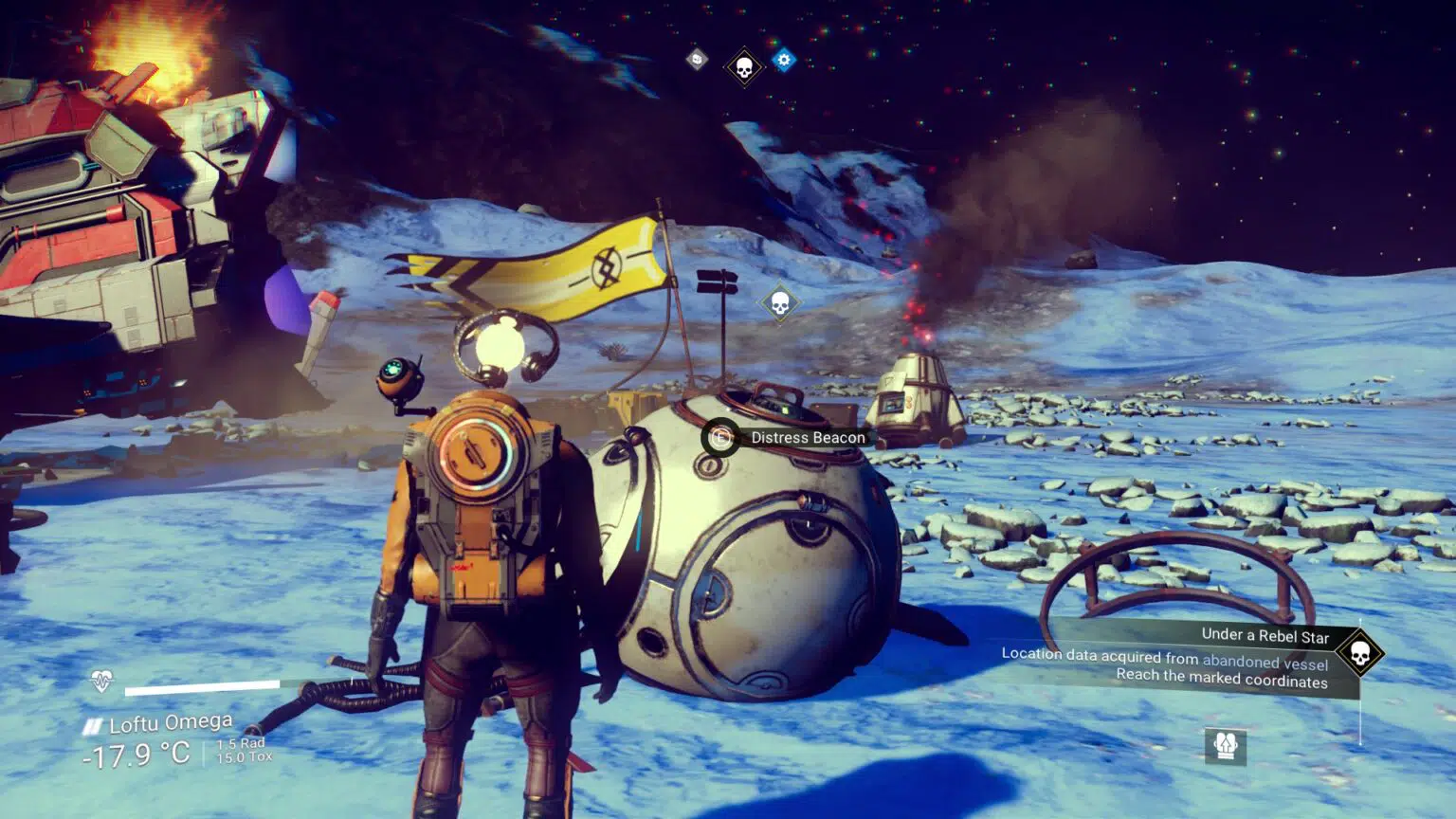Select the skull mission marker on the top compass
The height and width of the screenshot is (819, 1456).
[x=744, y=67]
